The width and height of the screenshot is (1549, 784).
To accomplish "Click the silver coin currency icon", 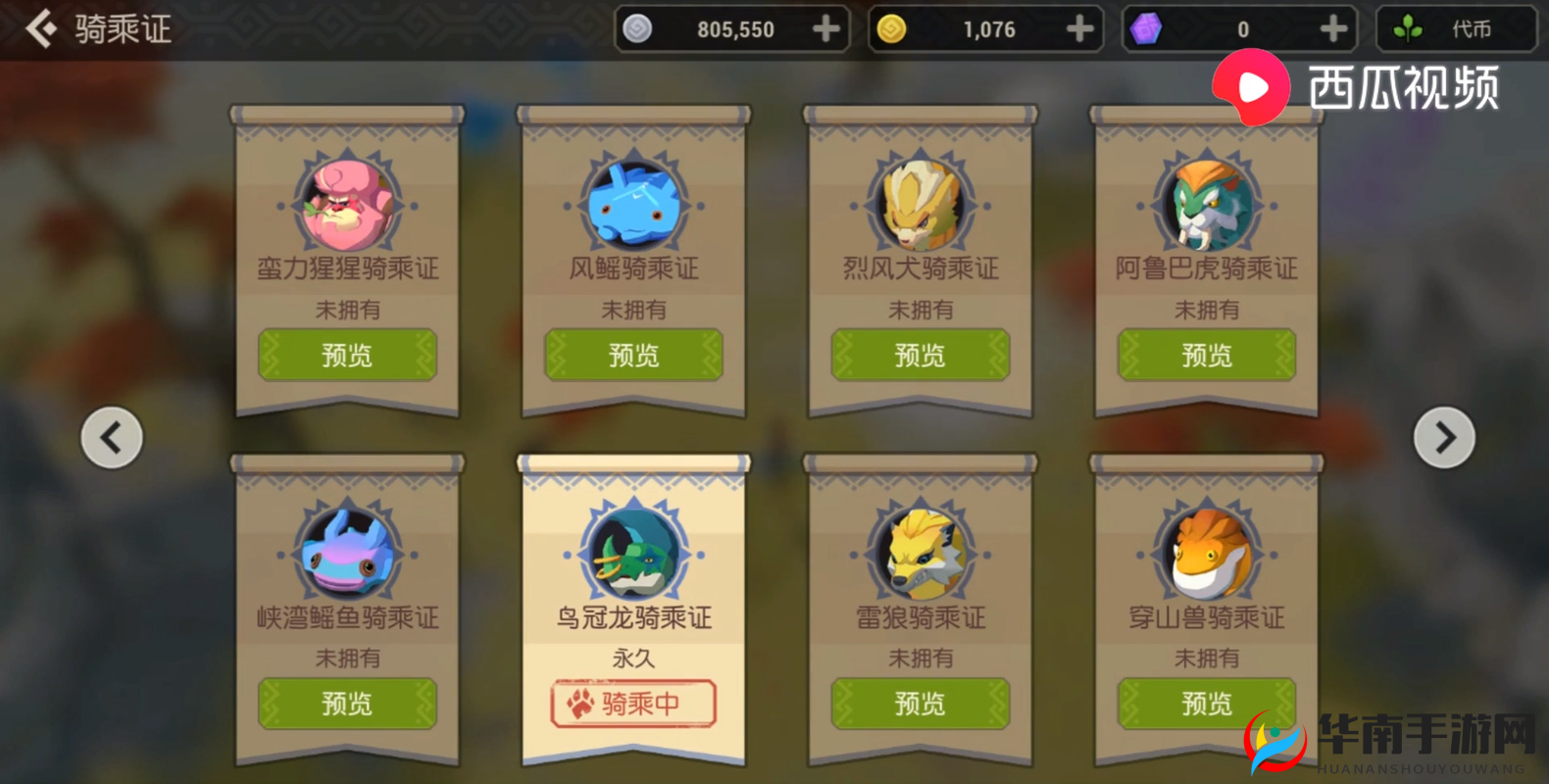I will coord(638,28).
